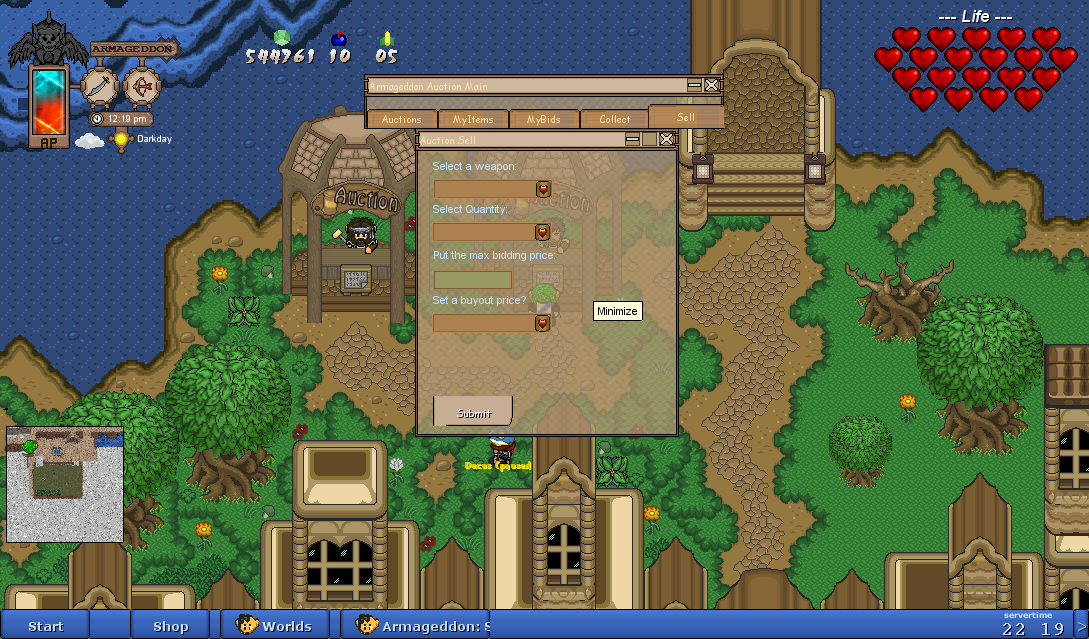Minimize the Auction Sell window
Viewport: 1089px width, 639px height.
[x=633, y=140]
